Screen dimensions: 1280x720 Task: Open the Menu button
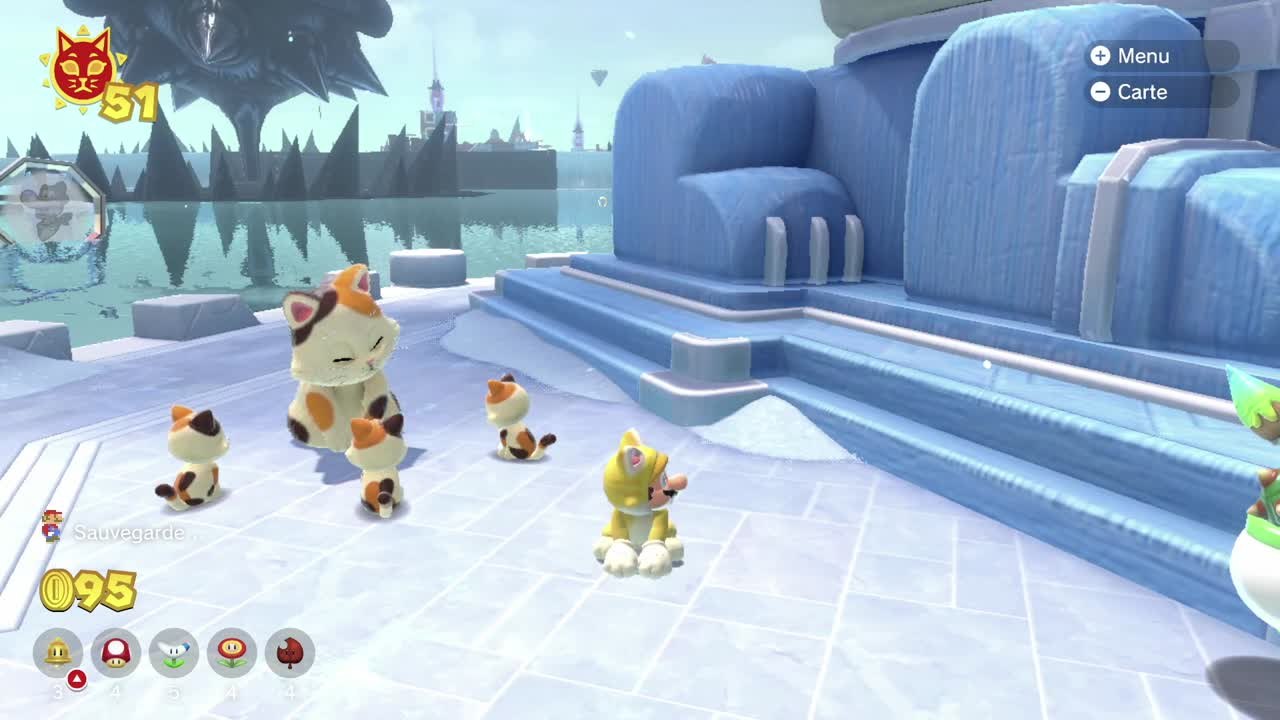pos(1160,56)
